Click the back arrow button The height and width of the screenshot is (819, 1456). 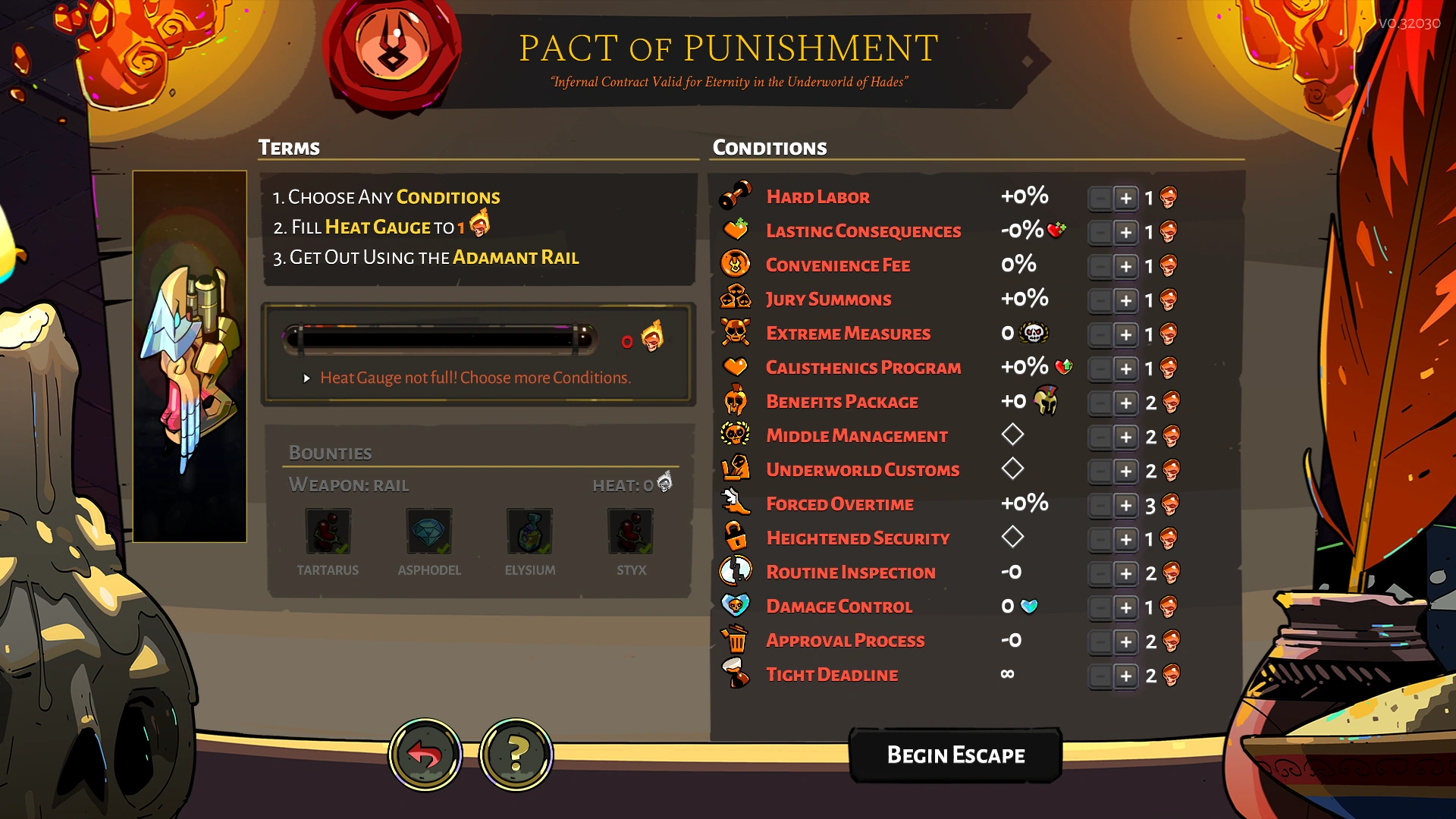click(427, 754)
